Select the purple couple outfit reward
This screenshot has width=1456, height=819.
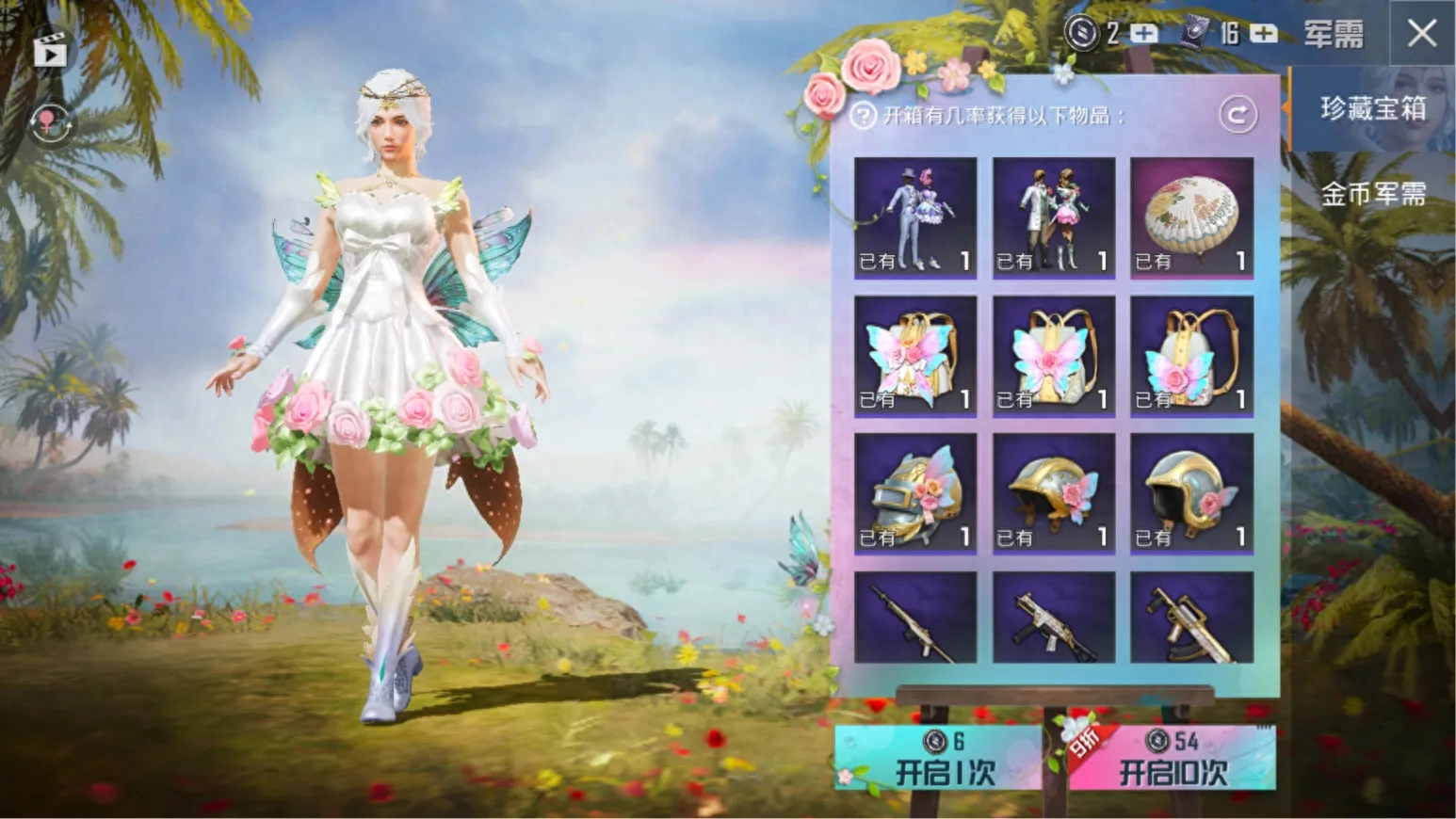click(x=915, y=217)
